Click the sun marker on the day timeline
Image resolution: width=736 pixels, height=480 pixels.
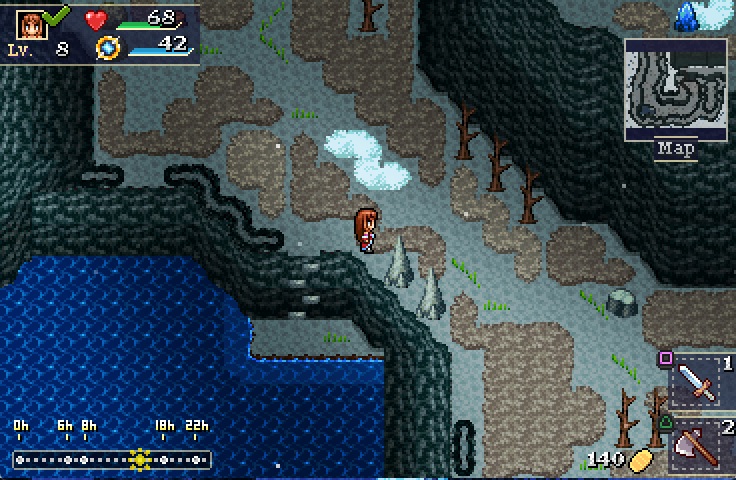140,459
